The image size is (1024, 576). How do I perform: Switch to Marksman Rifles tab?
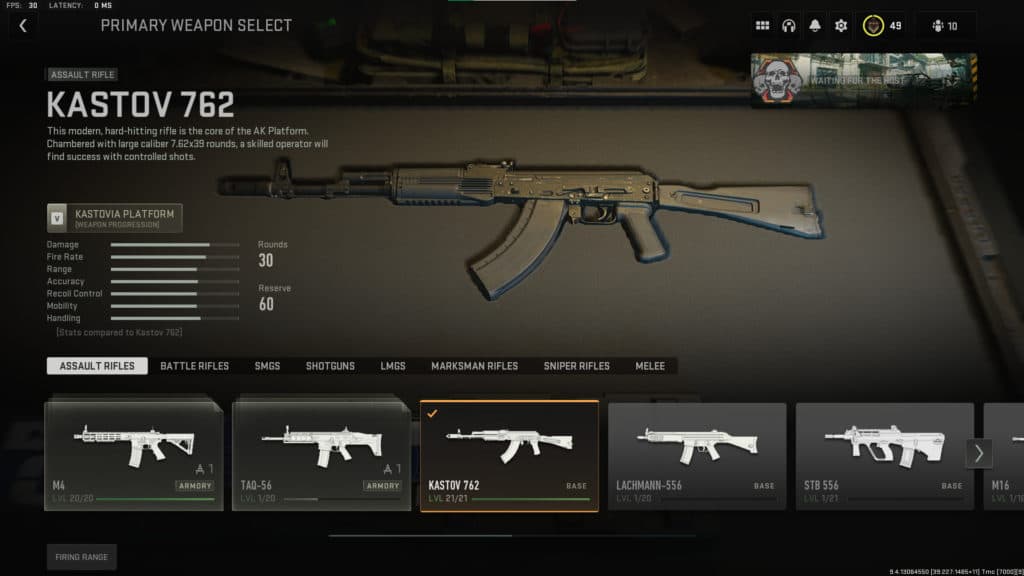[x=474, y=366]
